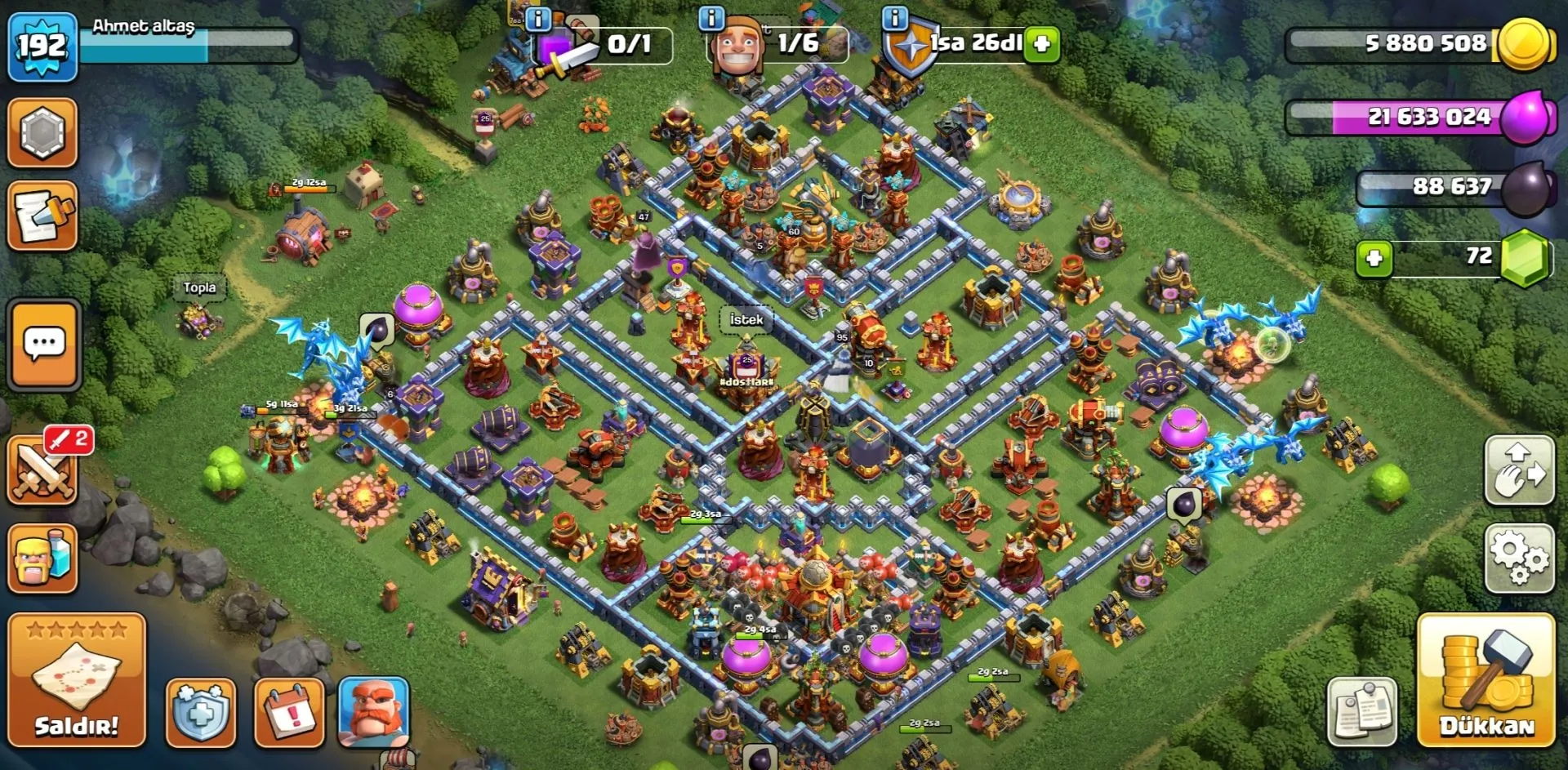Open the calendar events icon
Image resolution: width=1568 pixels, height=770 pixels.
(290, 712)
